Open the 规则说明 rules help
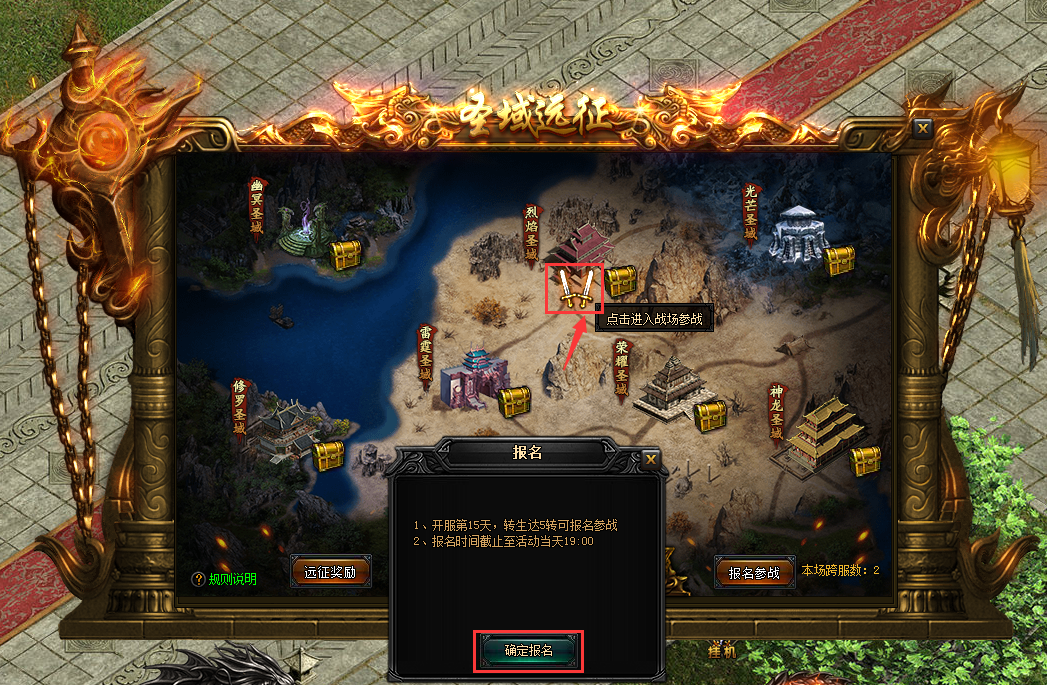 [226, 579]
